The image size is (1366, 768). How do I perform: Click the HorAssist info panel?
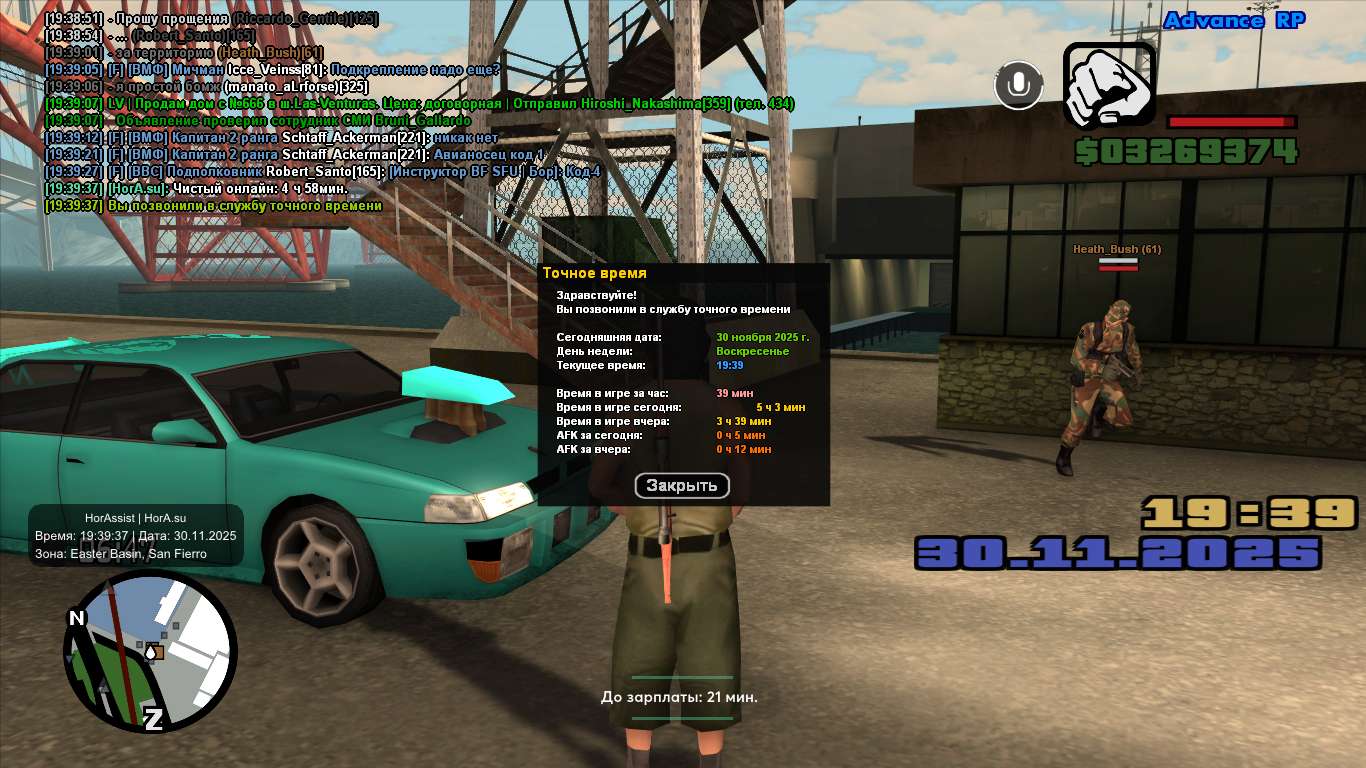[x=136, y=535]
